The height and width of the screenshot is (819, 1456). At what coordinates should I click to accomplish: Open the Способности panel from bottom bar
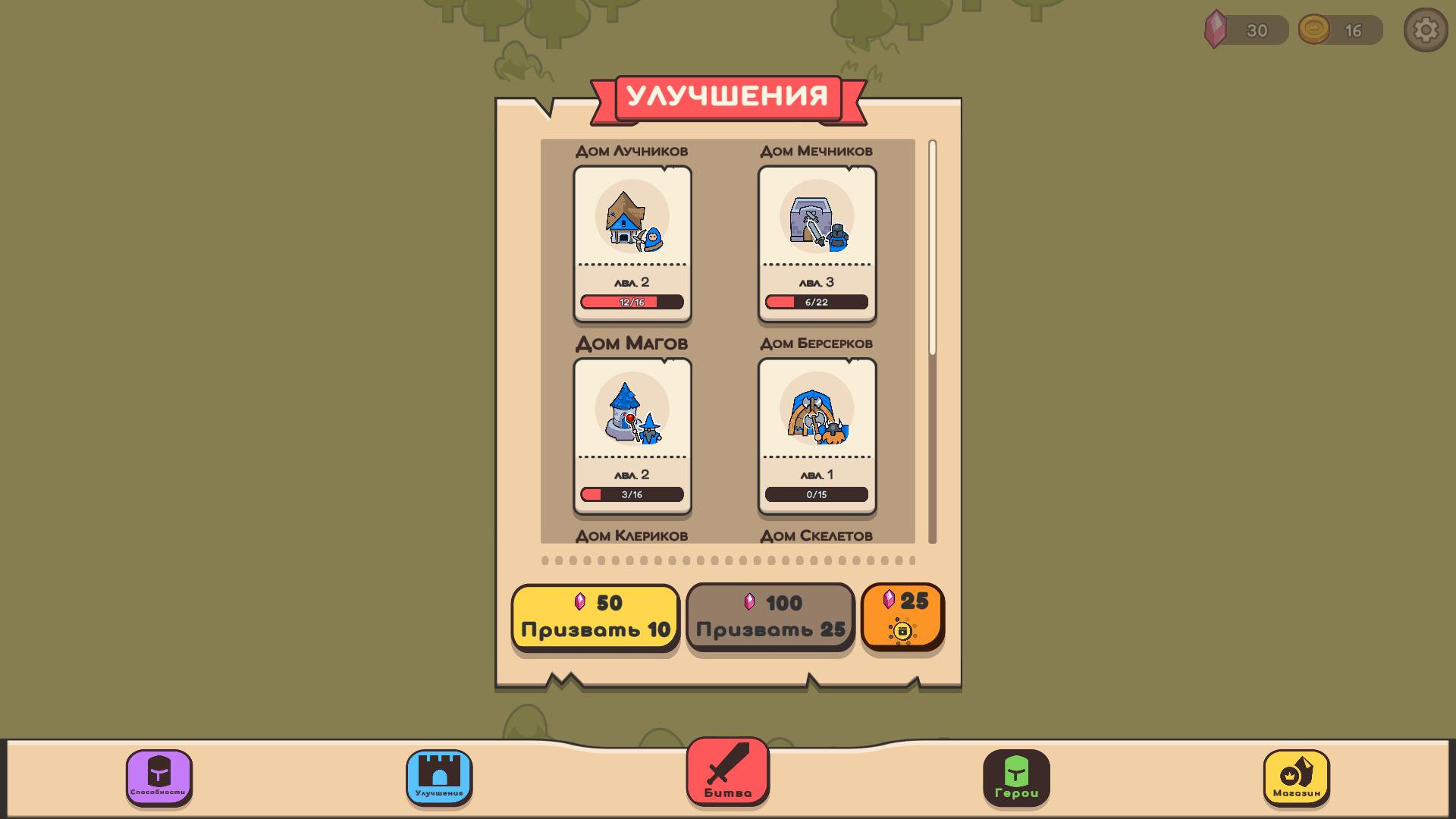(x=157, y=778)
